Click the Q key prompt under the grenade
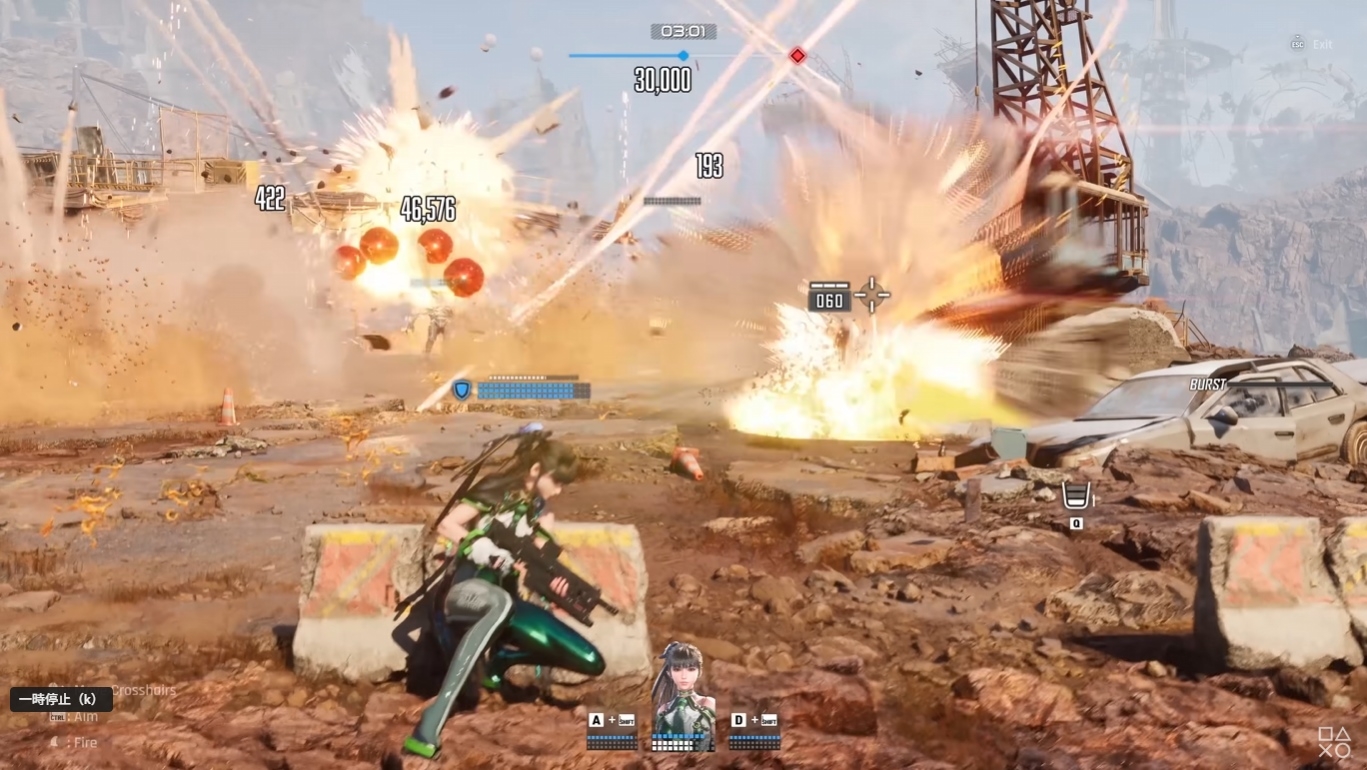The height and width of the screenshot is (770, 1367). point(1076,521)
